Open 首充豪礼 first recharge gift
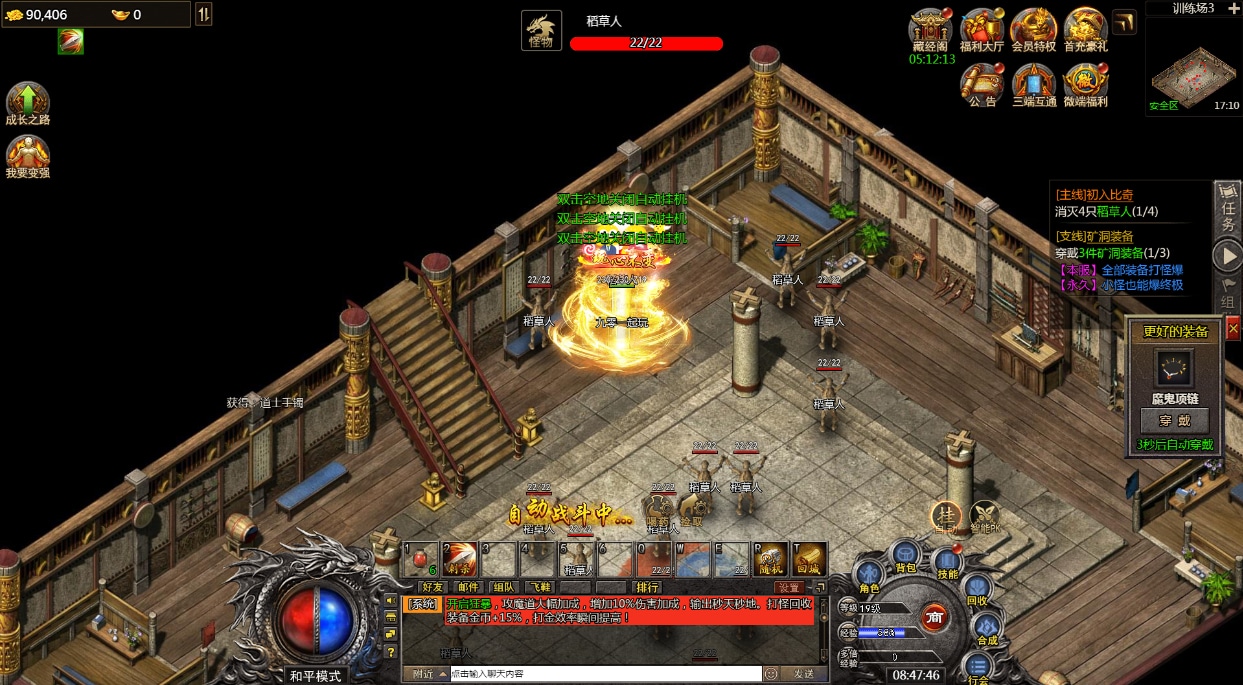The image size is (1243, 685). (x=1085, y=28)
